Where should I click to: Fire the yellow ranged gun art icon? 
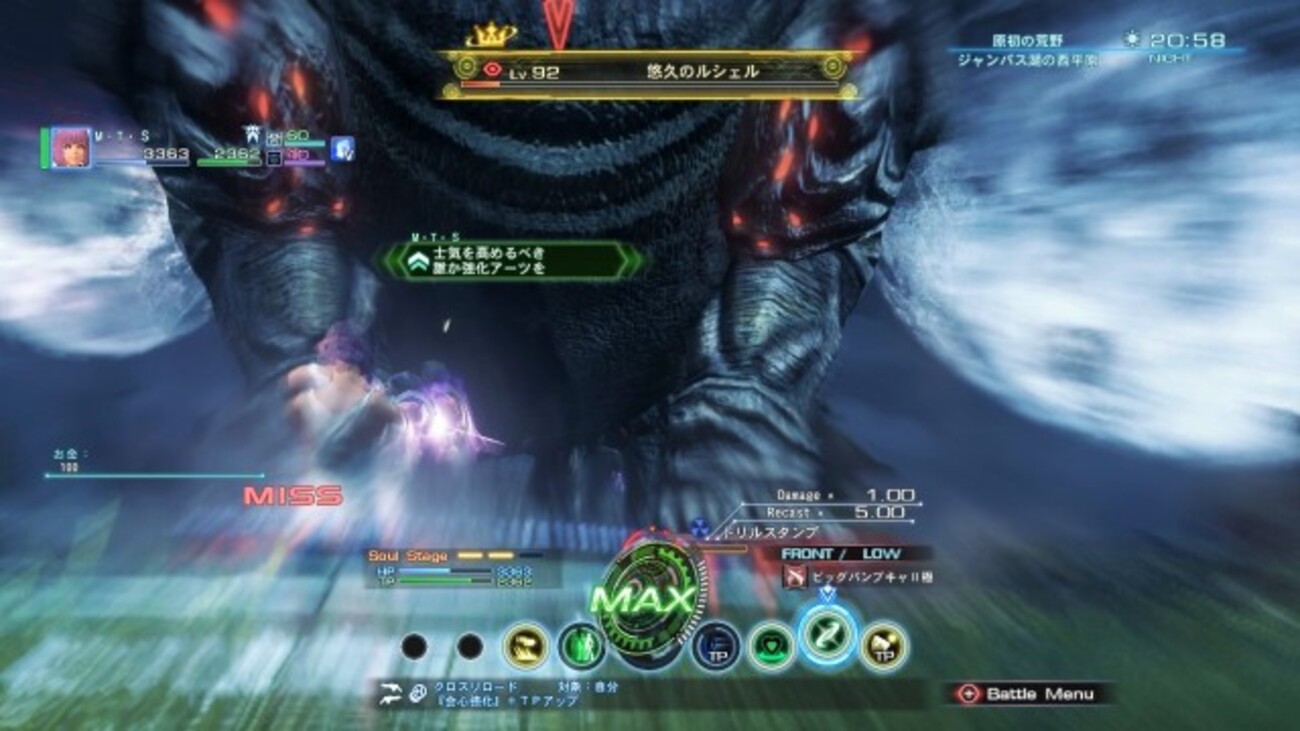coord(525,646)
